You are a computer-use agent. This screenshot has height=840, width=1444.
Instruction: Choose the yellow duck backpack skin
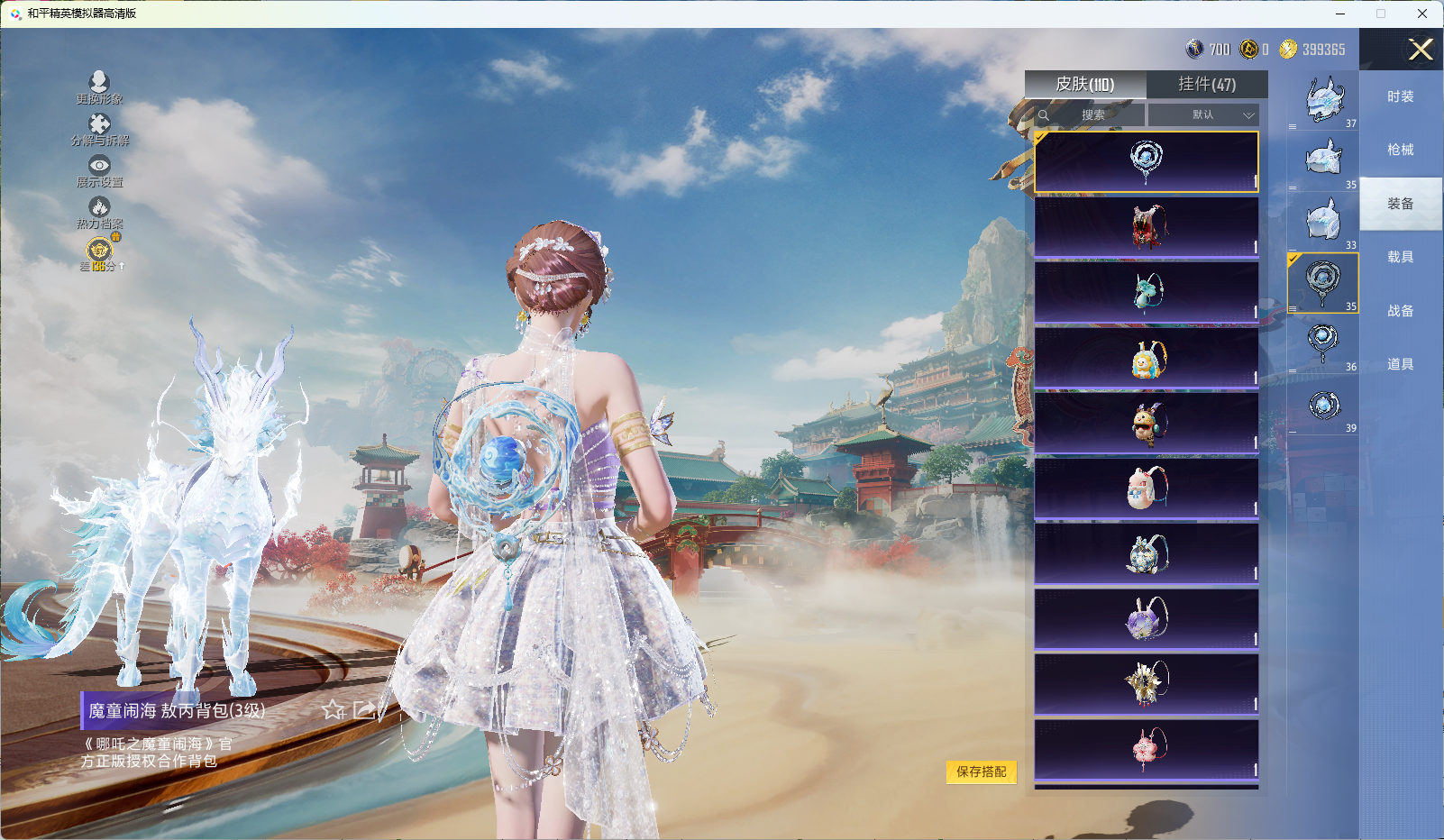click(x=1147, y=358)
